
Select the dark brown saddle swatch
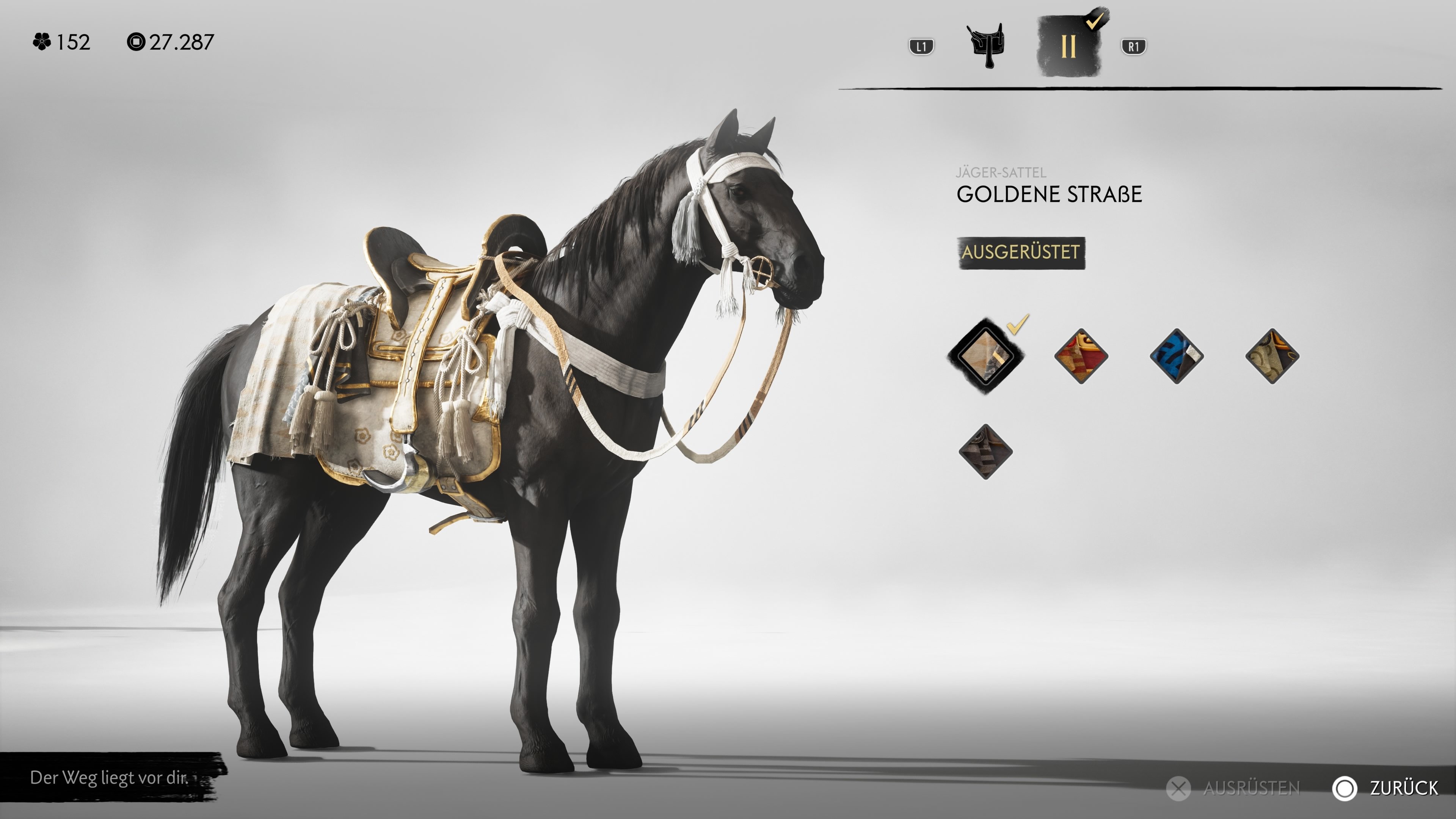coord(986,452)
